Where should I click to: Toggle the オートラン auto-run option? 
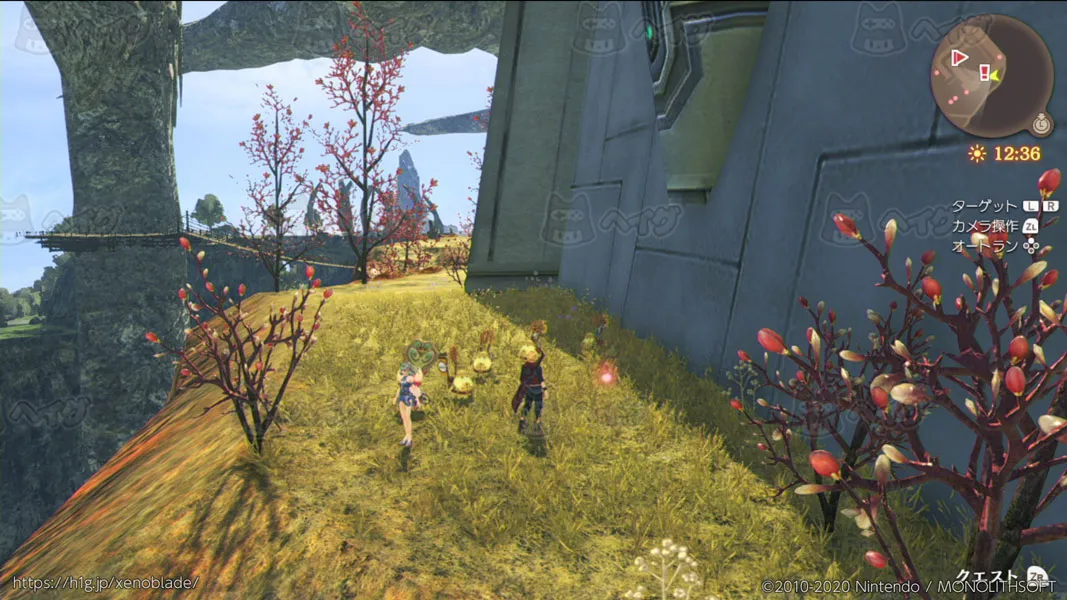tap(984, 246)
